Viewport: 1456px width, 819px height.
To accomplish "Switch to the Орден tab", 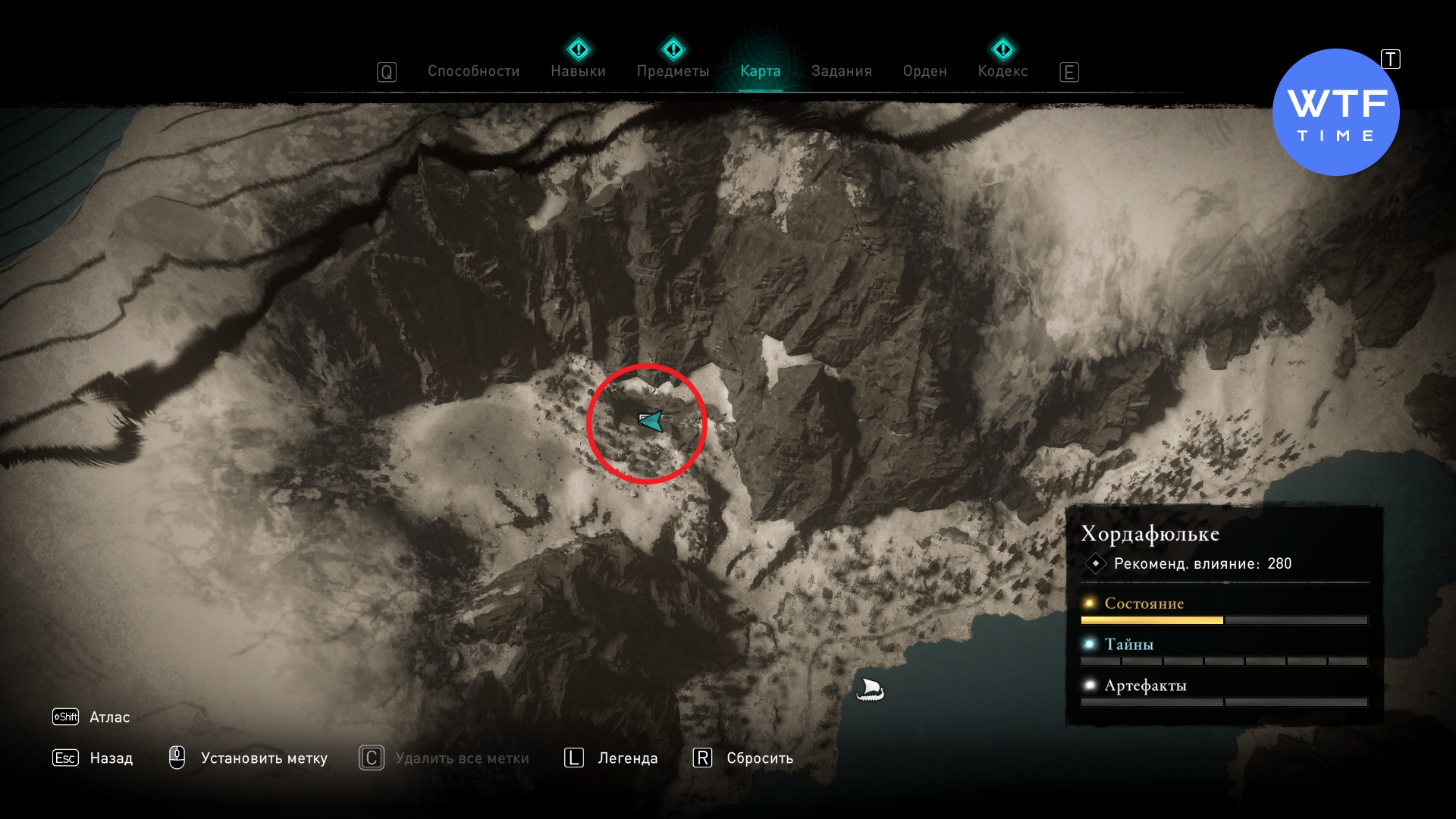I will (x=924, y=71).
